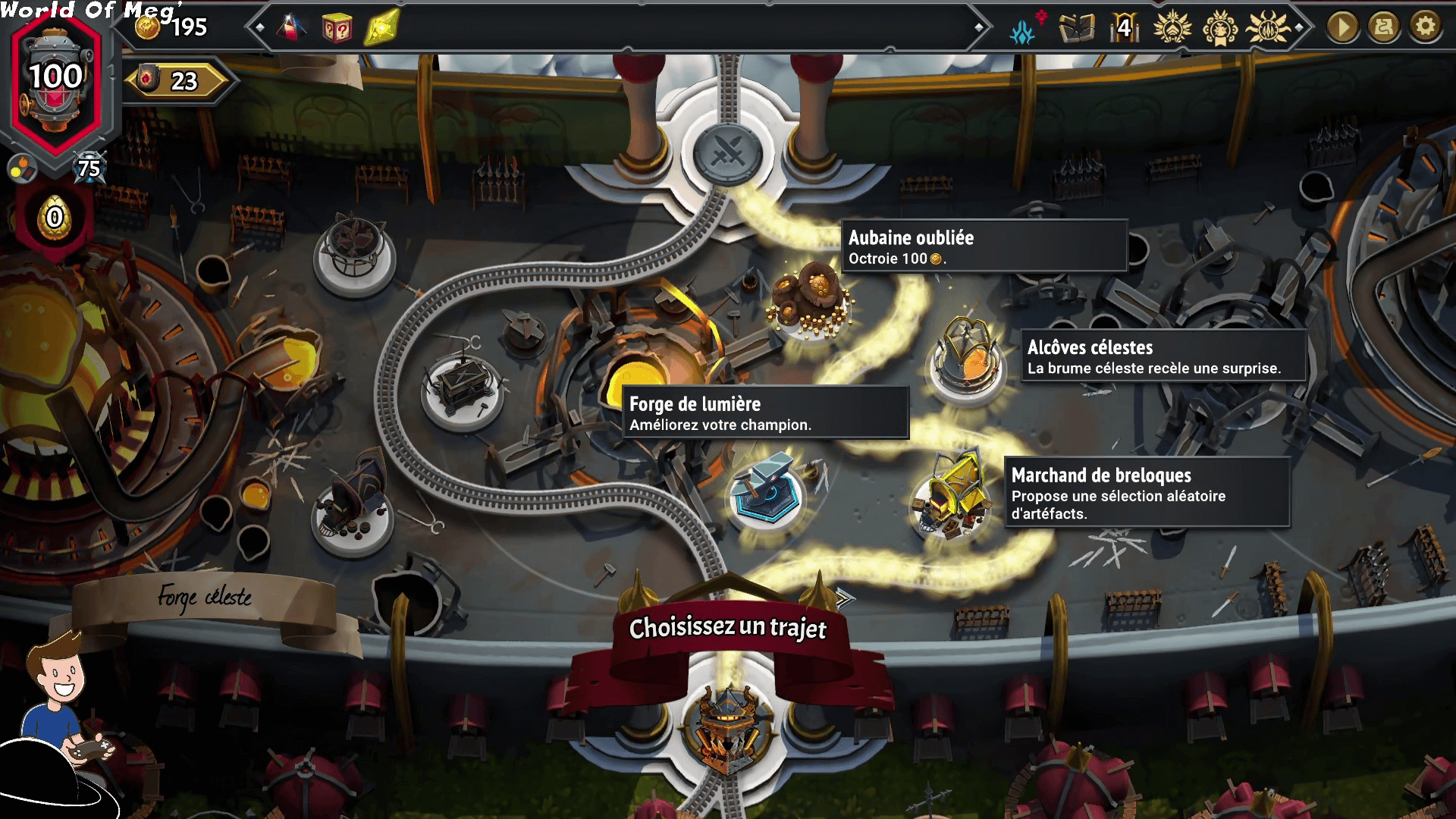Click the scroll button beside the gear
Image resolution: width=1456 pixels, height=819 pixels.
click(1384, 27)
